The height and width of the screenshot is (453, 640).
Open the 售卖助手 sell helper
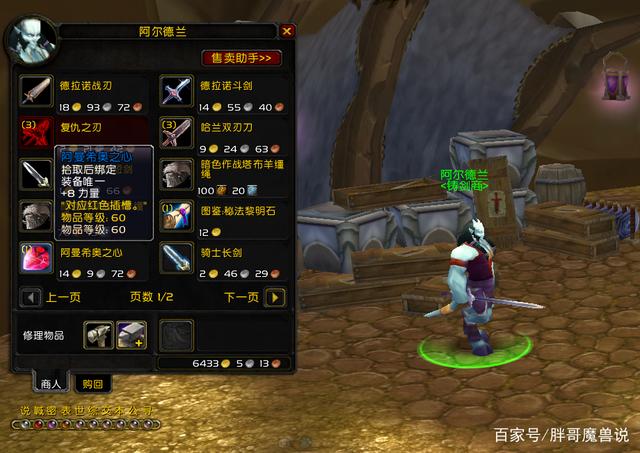pos(241,58)
